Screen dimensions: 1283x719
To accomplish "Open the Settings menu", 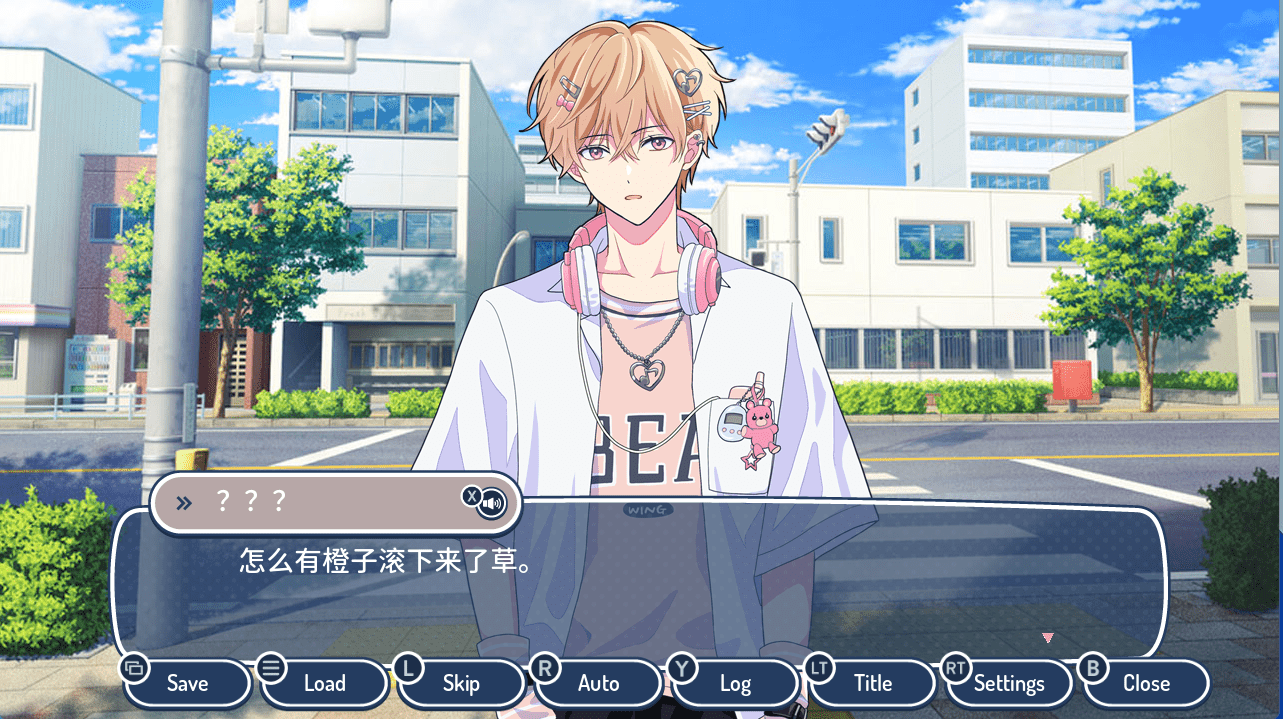I will tap(1009, 684).
